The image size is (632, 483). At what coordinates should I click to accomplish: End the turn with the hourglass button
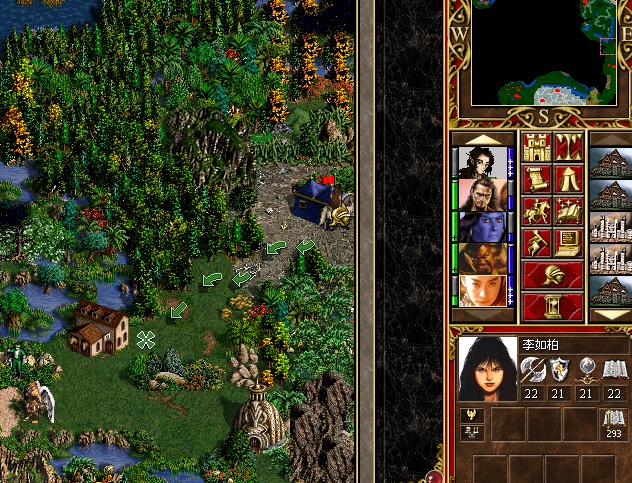[x=552, y=305]
